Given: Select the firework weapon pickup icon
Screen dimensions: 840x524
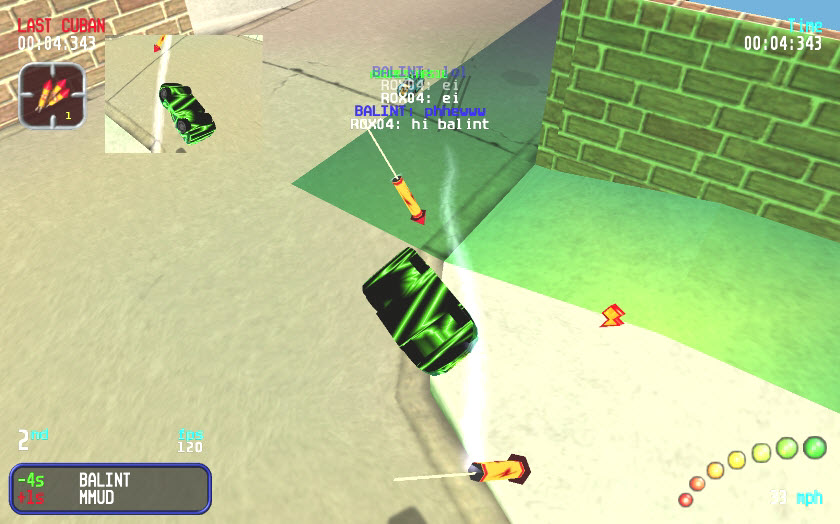Looking at the screenshot, I should [x=52, y=95].
